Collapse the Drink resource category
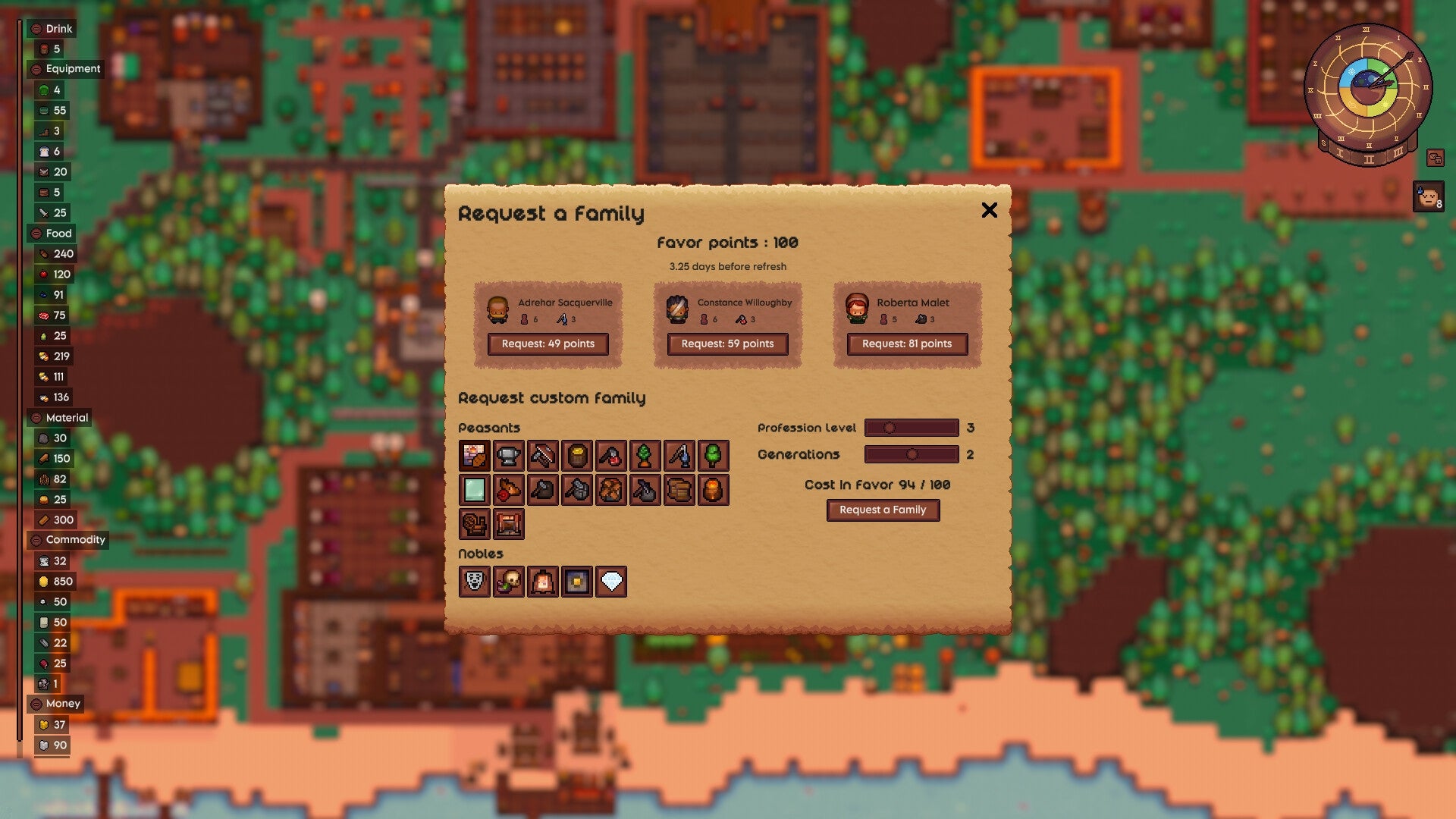This screenshot has height=819, width=1456. (38, 29)
